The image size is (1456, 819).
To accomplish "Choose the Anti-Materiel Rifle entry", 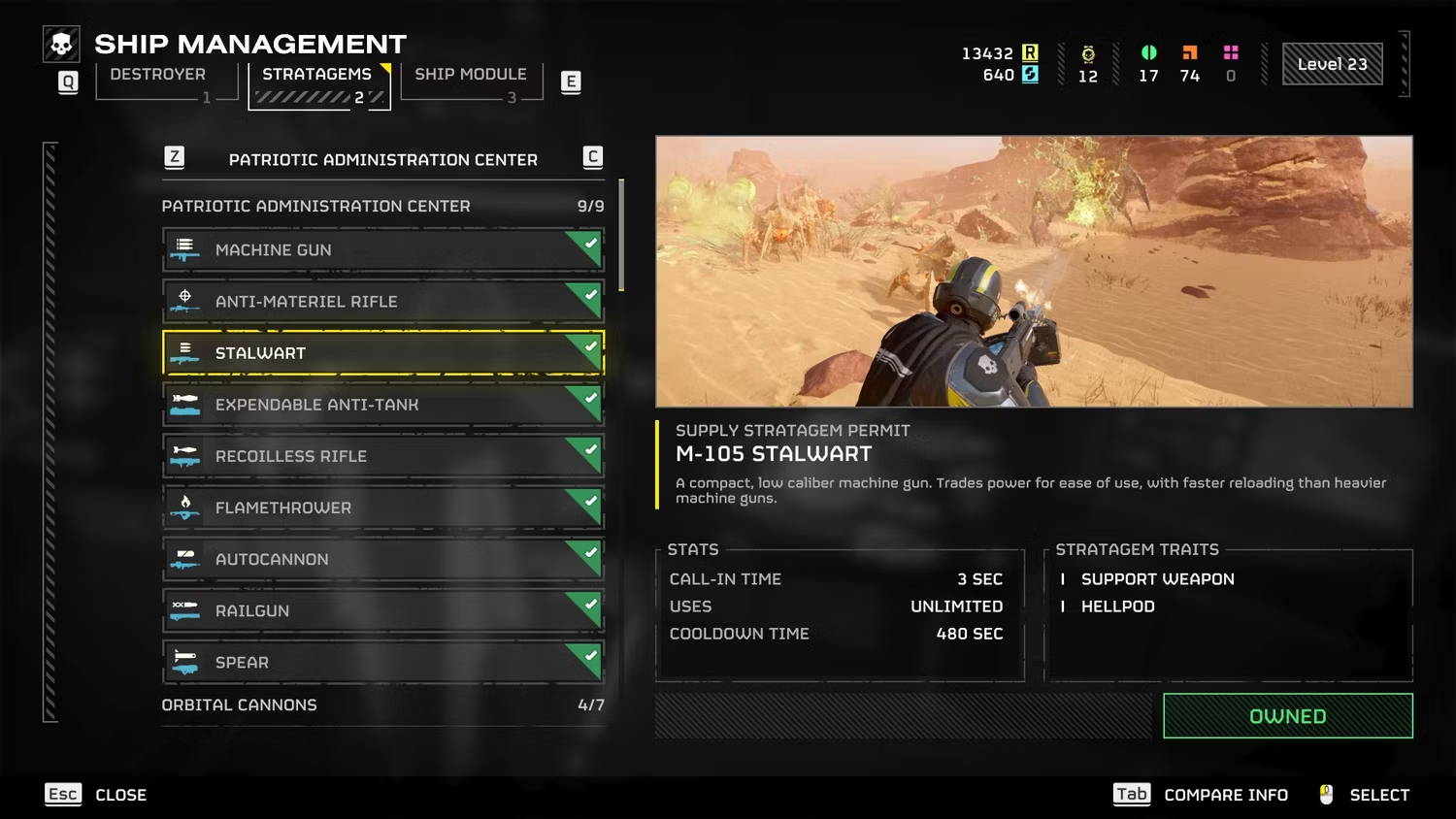I will [x=382, y=302].
